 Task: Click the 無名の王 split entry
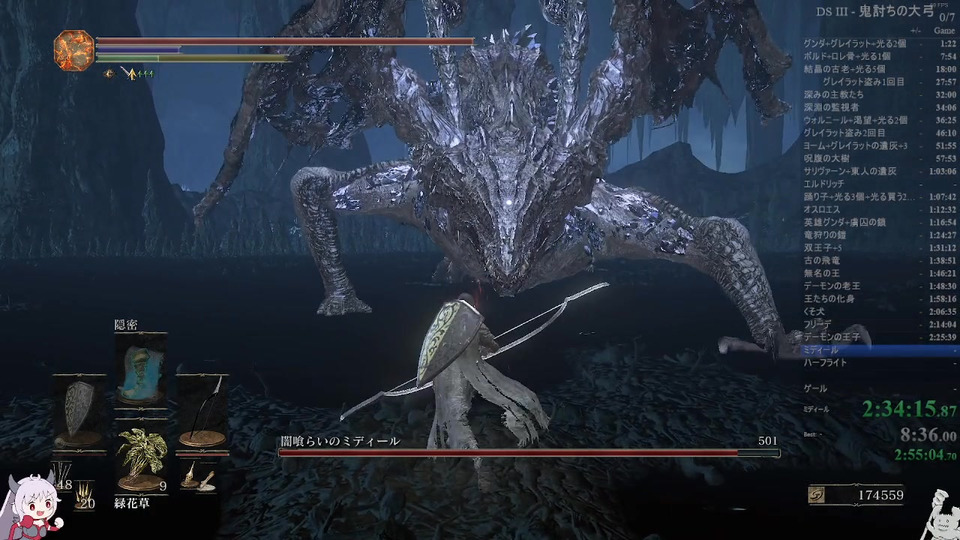pos(830,272)
